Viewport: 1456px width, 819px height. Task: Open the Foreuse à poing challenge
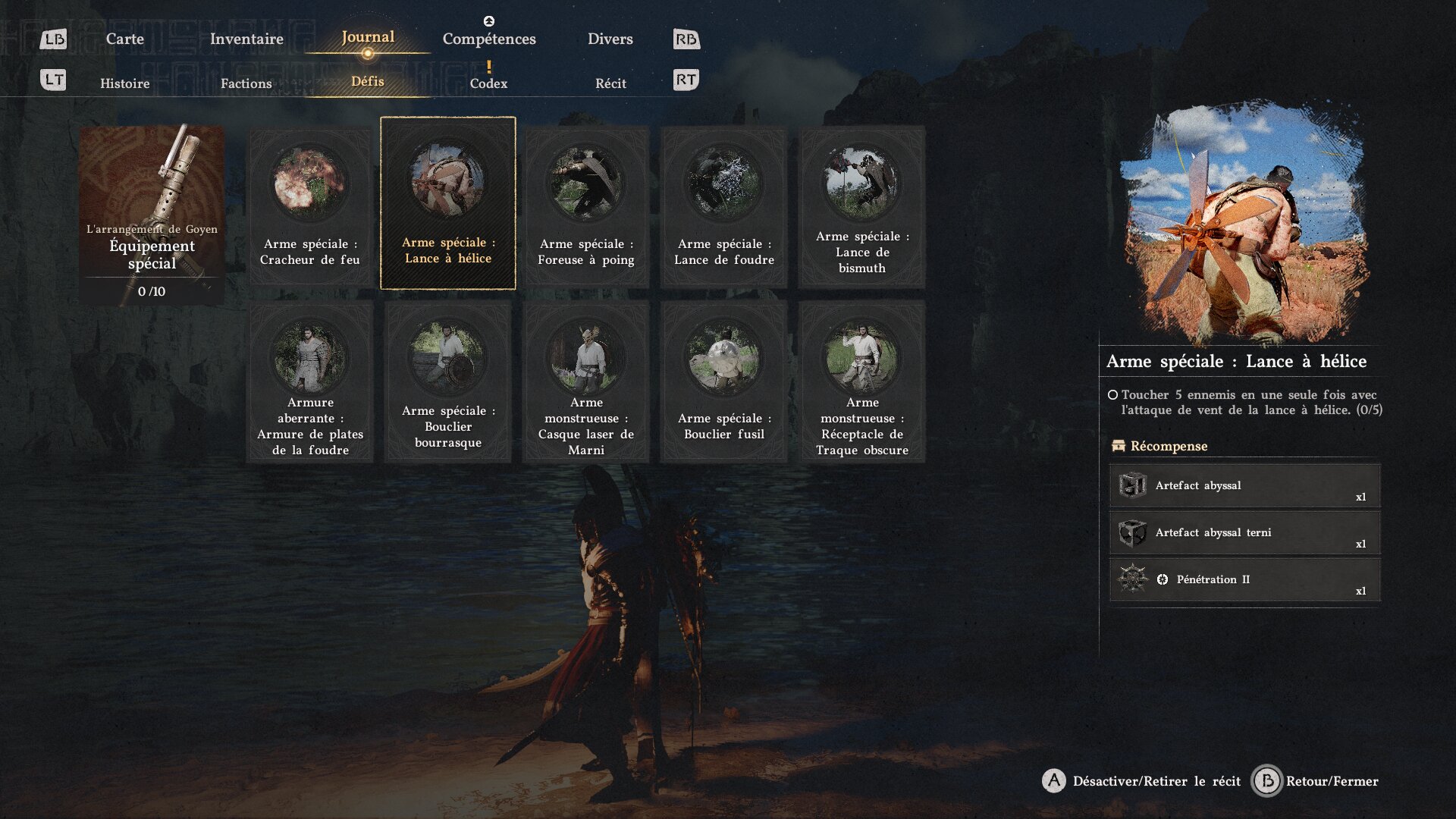(586, 206)
